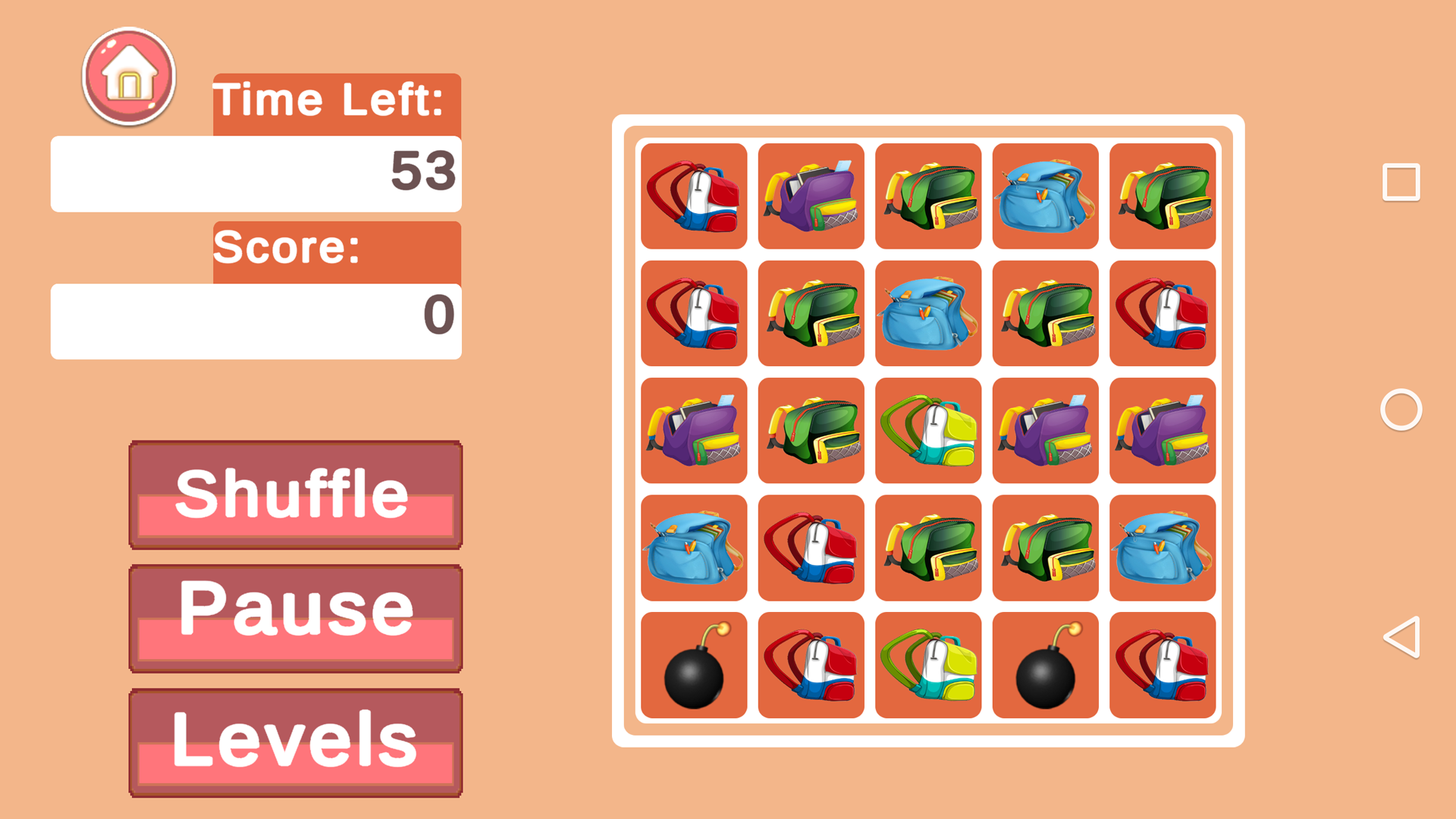1456x819 pixels.
Task: Select the purple backpack in the third row left
Action: 692,431
